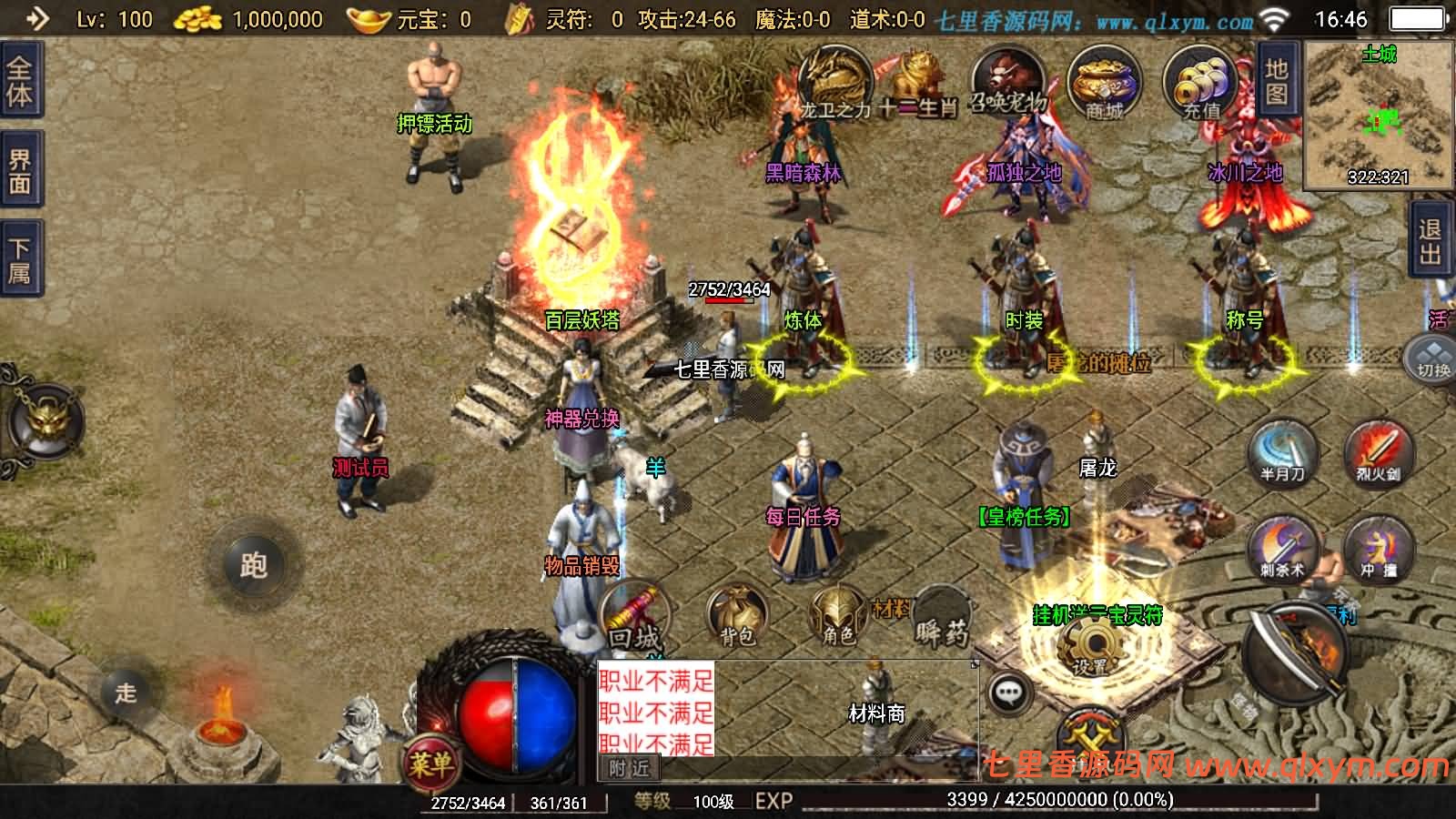The width and height of the screenshot is (1456, 819).
Task: Tap the 退出 exit button
Action: pyautogui.click(x=1431, y=241)
